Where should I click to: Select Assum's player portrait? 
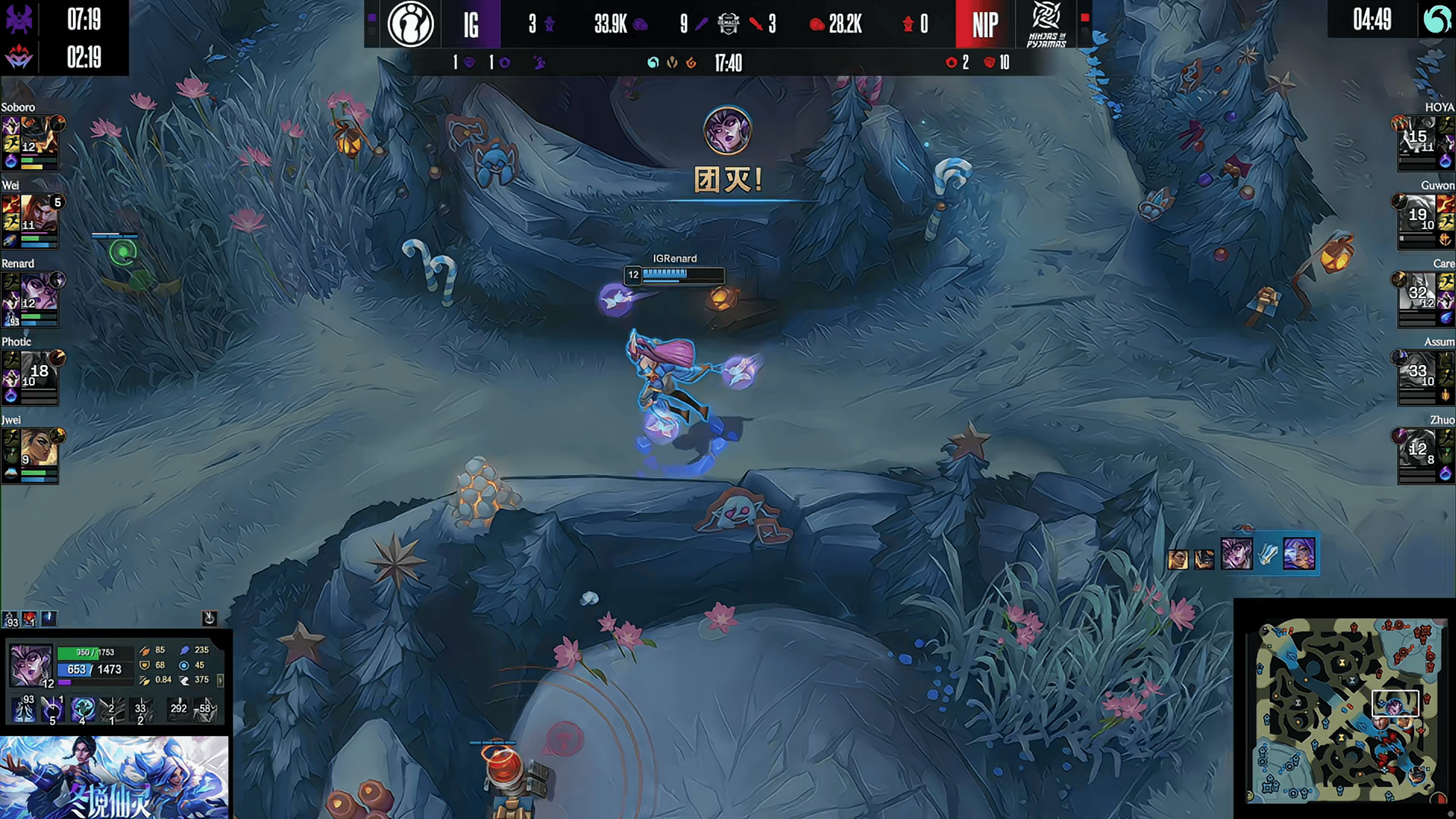1417,369
